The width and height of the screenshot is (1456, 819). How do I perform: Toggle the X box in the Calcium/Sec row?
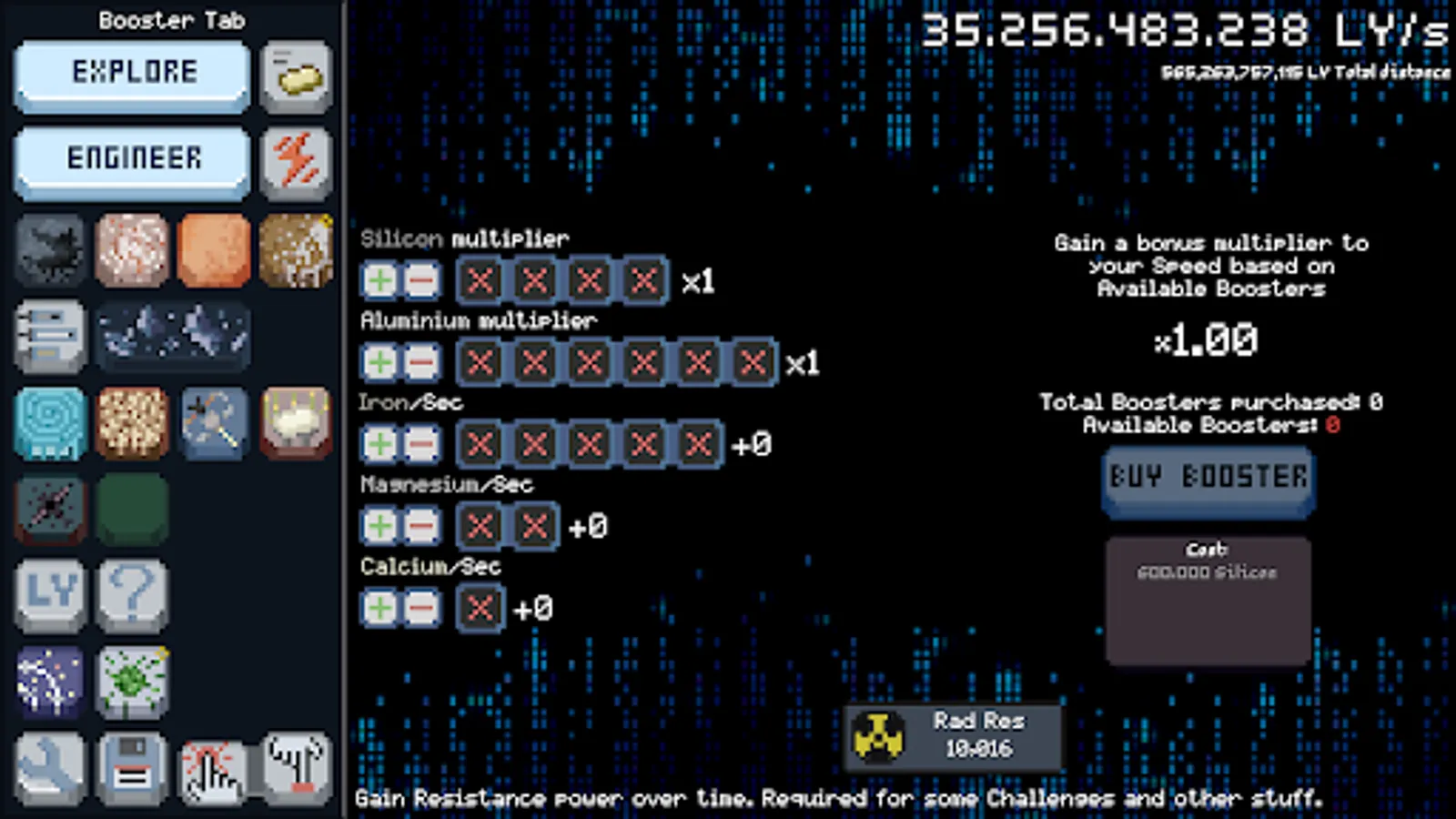tap(480, 608)
